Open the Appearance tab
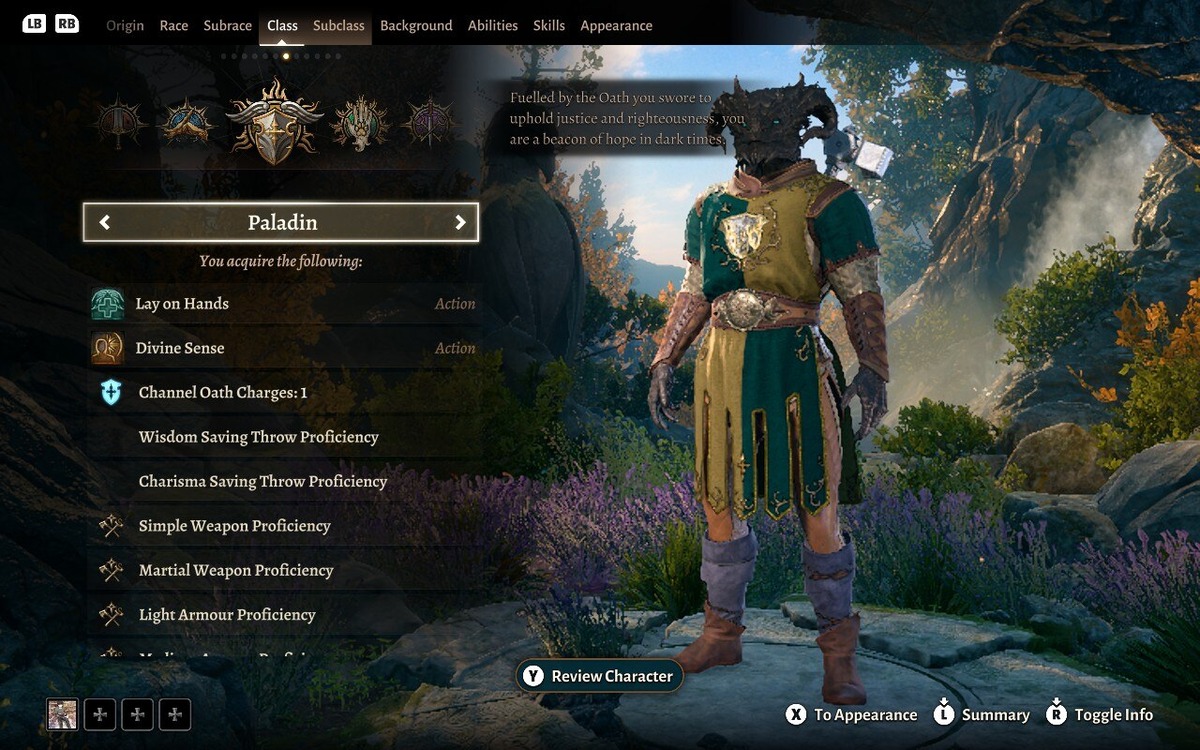The image size is (1200, 750). tap(616, 26)
